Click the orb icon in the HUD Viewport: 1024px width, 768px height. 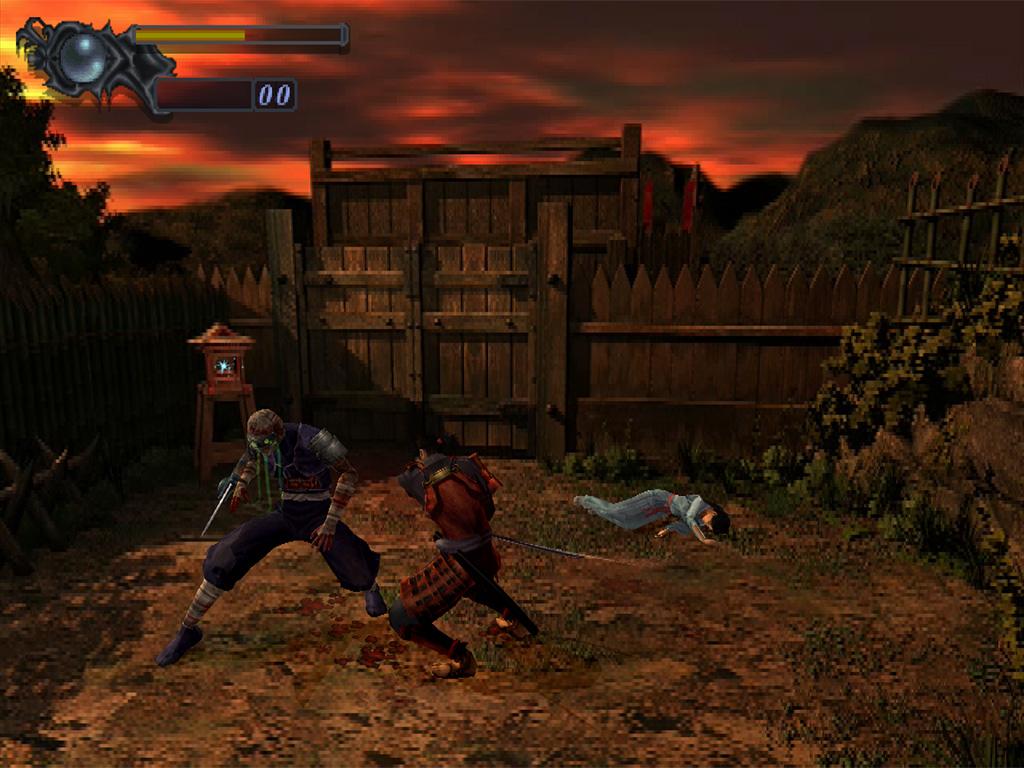pyautogui.click(x=82, y=58)
